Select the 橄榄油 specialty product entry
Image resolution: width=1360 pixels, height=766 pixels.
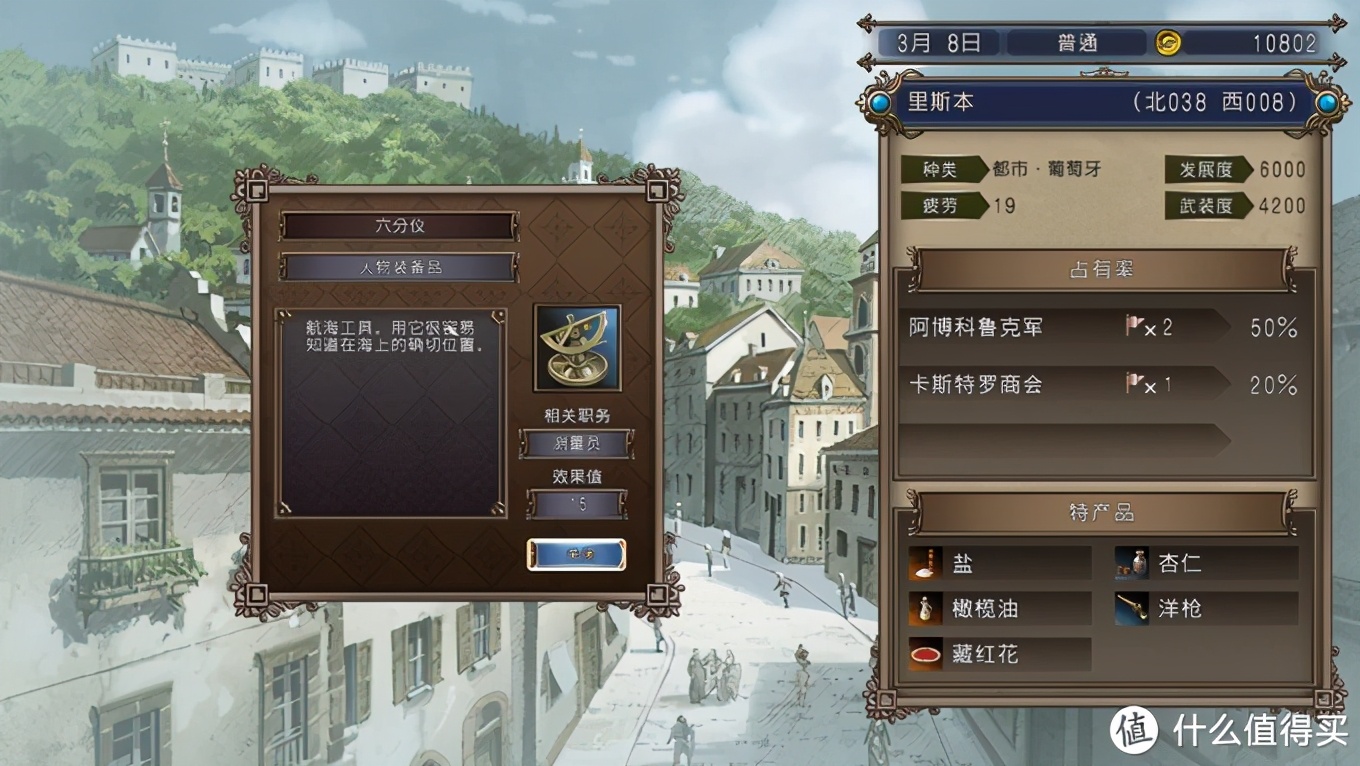(x=999, y=608)
